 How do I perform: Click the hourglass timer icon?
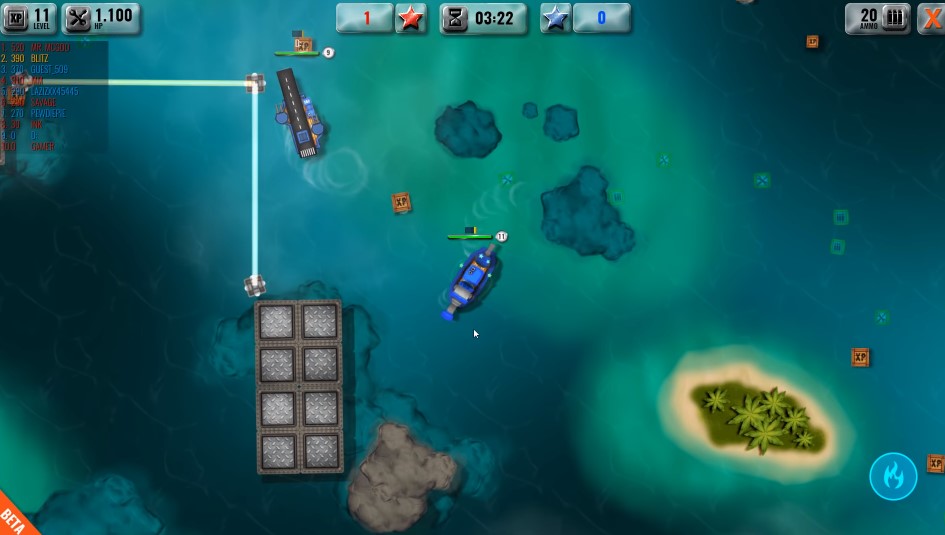click(456, 18)
